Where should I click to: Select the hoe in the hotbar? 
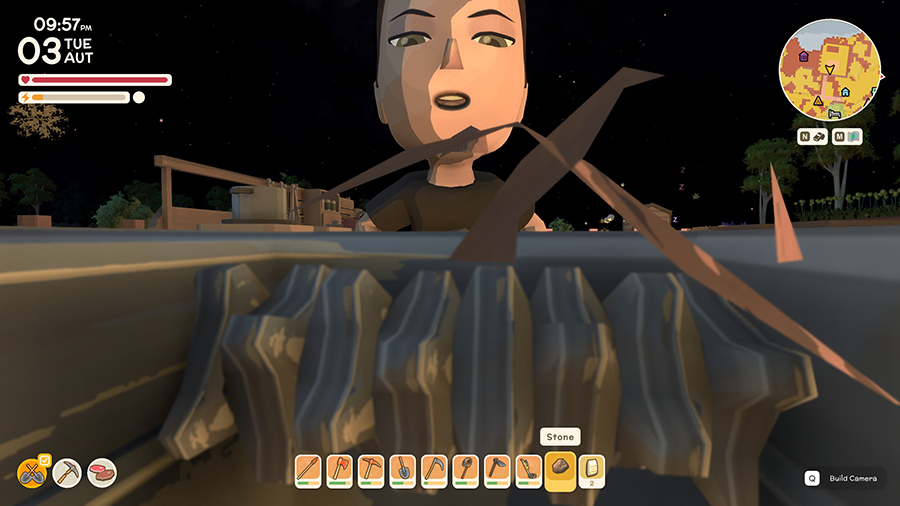click(497, 470)
